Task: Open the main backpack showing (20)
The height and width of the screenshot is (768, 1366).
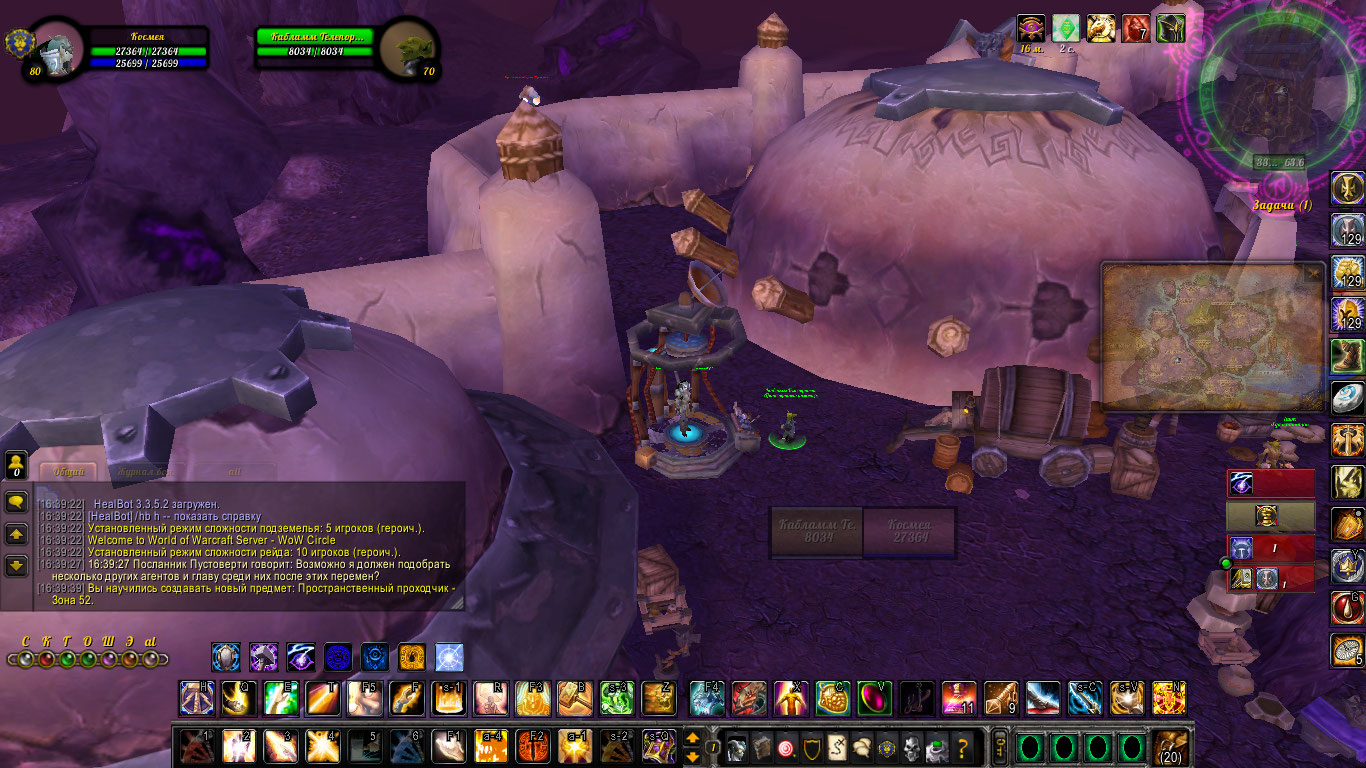Action: (1171, 747)
